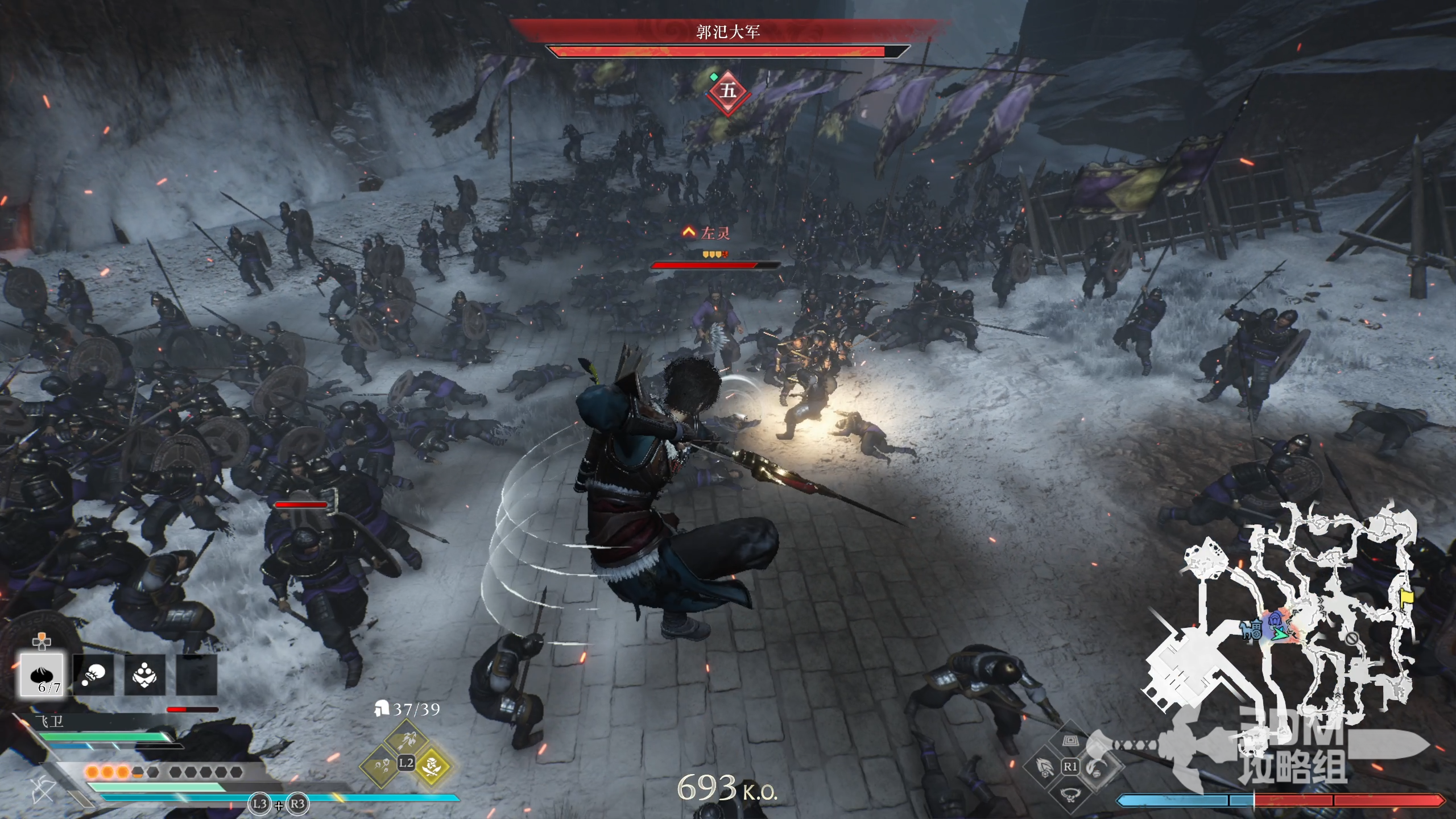Select the meat bun item slot
Viewport: 1456px width, 819px height.
pos(42,675)
